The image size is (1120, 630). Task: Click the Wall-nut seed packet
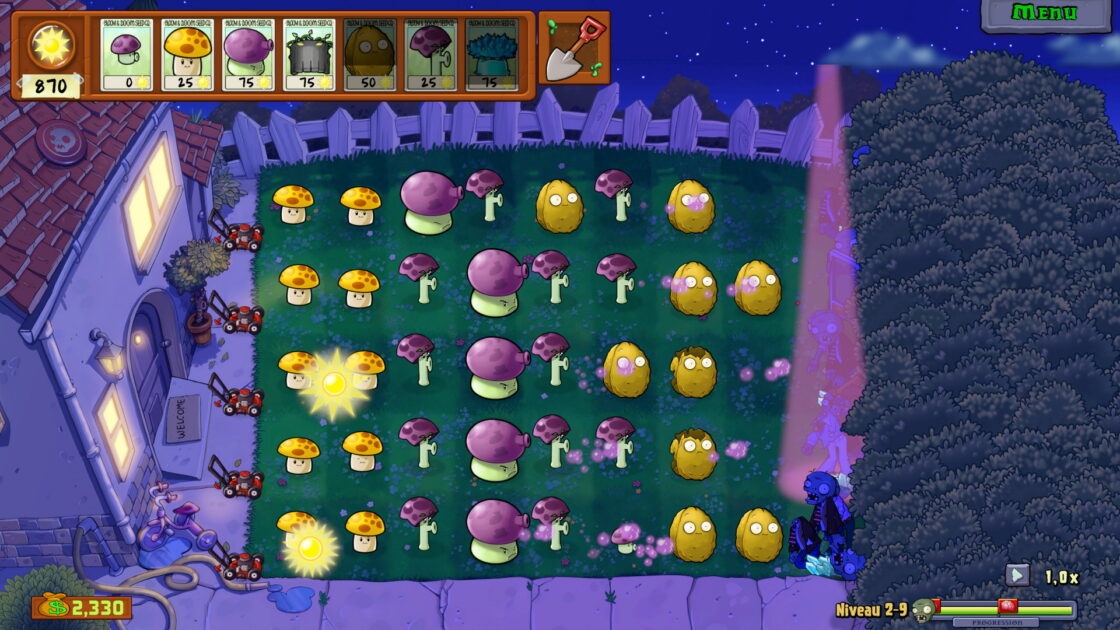tap(369, 54)
